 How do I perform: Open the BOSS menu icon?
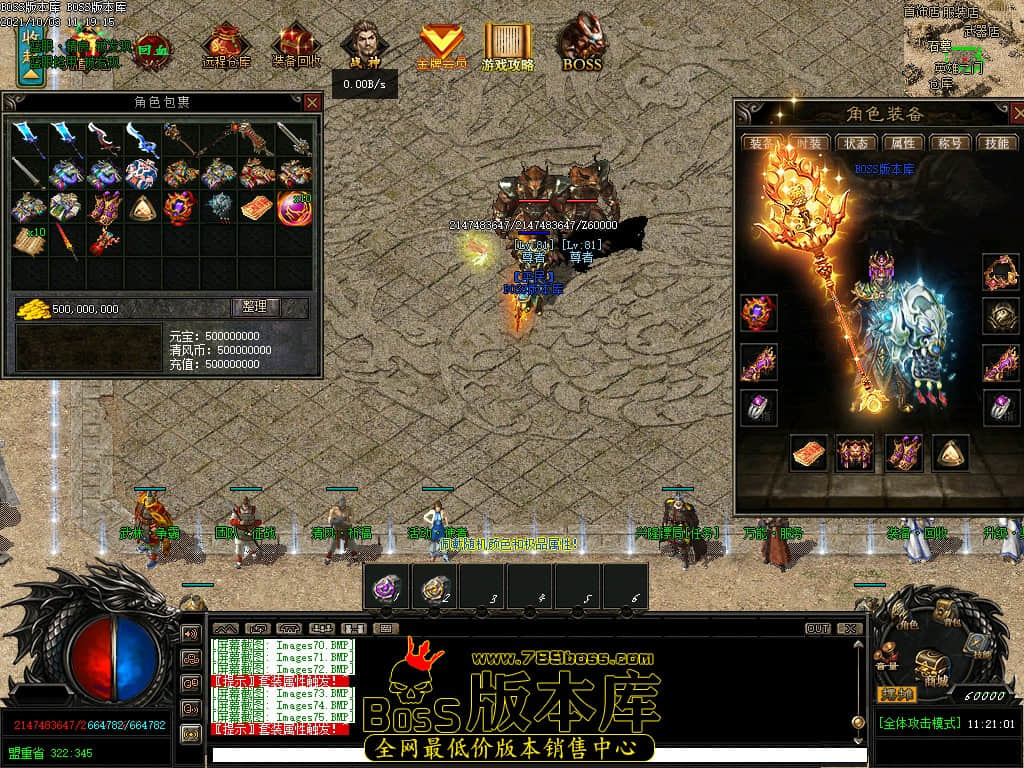pyautogui.click(x=581, y=45)
